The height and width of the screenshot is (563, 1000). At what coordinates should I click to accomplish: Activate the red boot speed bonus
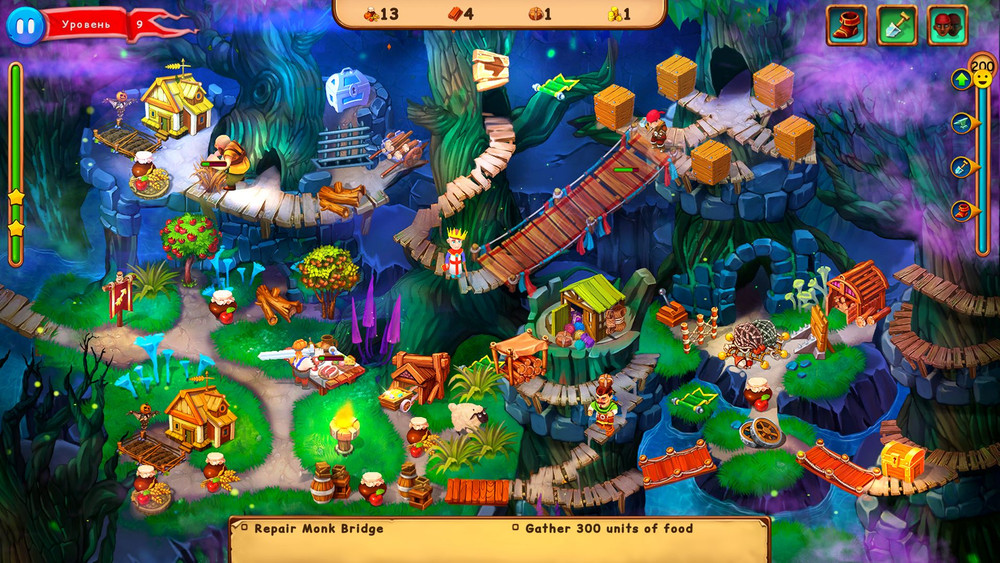[846, 25]
